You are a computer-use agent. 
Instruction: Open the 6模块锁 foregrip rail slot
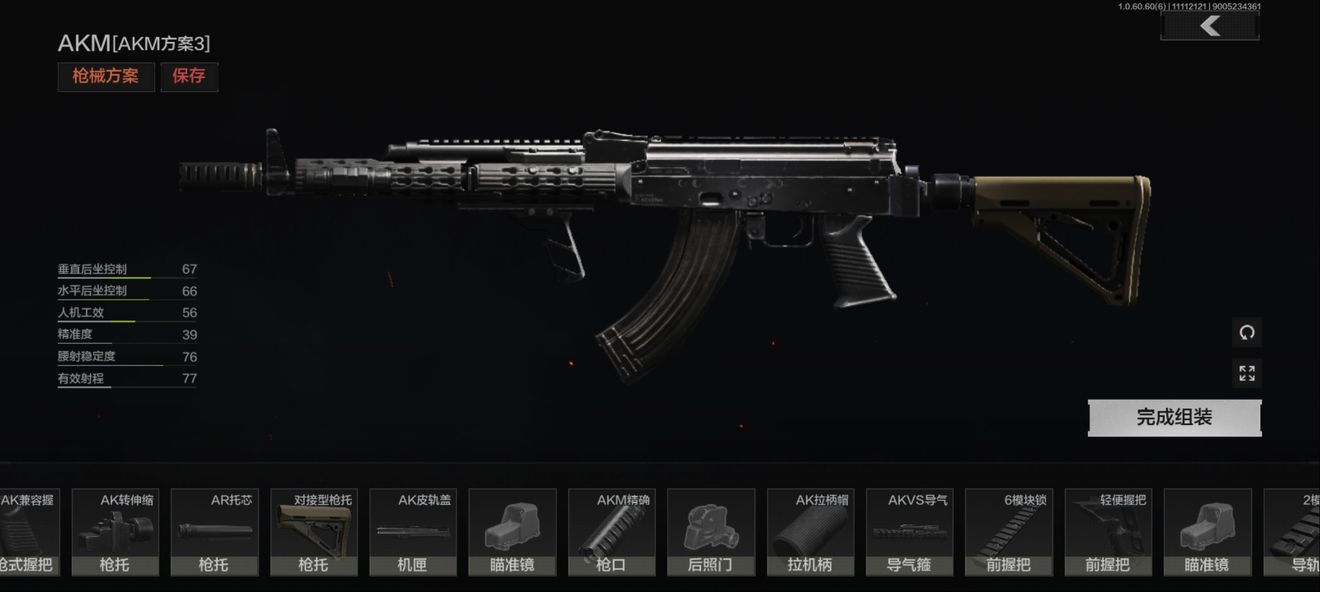[x=1008, y=532]
